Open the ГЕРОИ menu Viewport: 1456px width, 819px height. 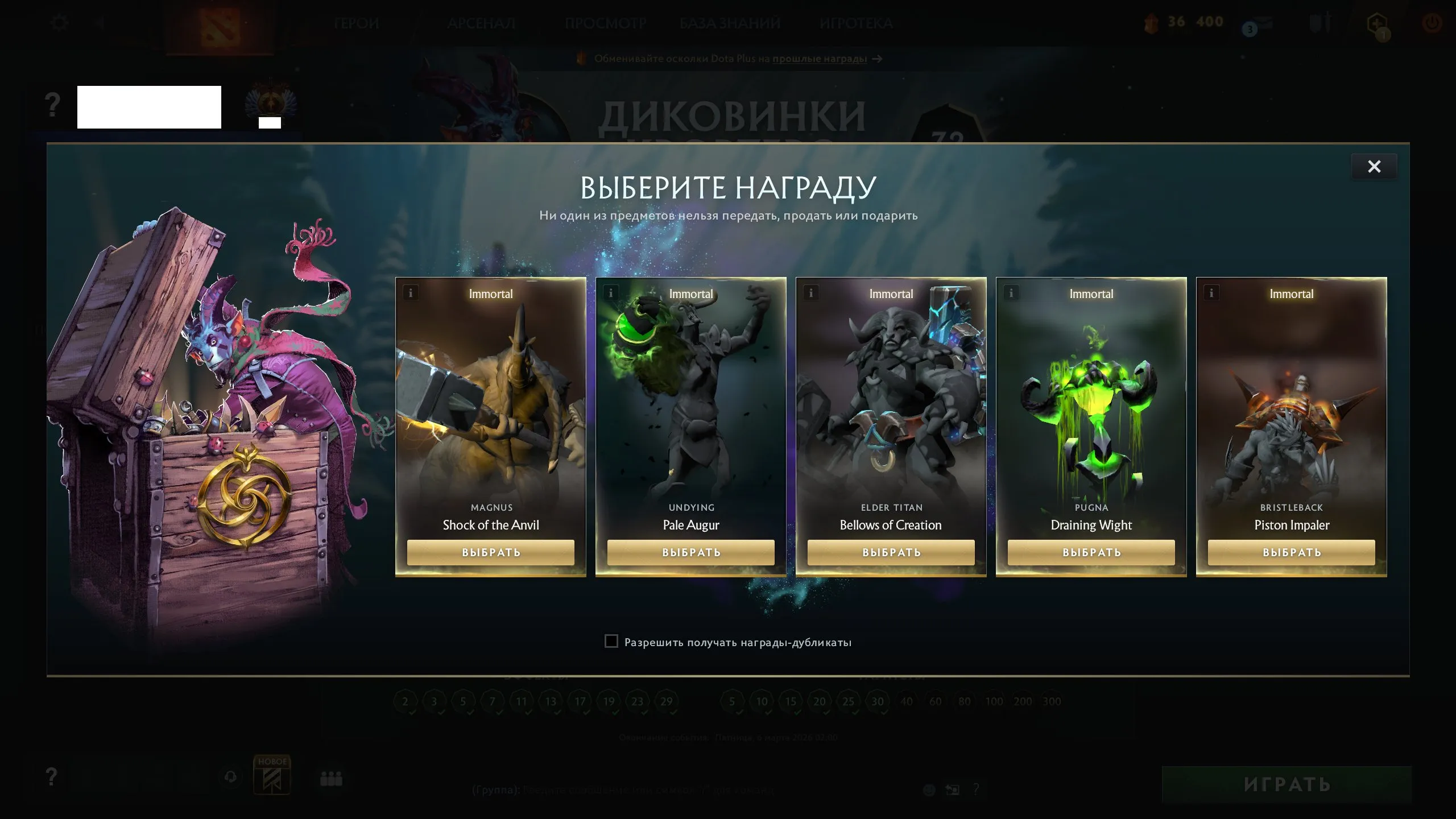pos(357,23)
